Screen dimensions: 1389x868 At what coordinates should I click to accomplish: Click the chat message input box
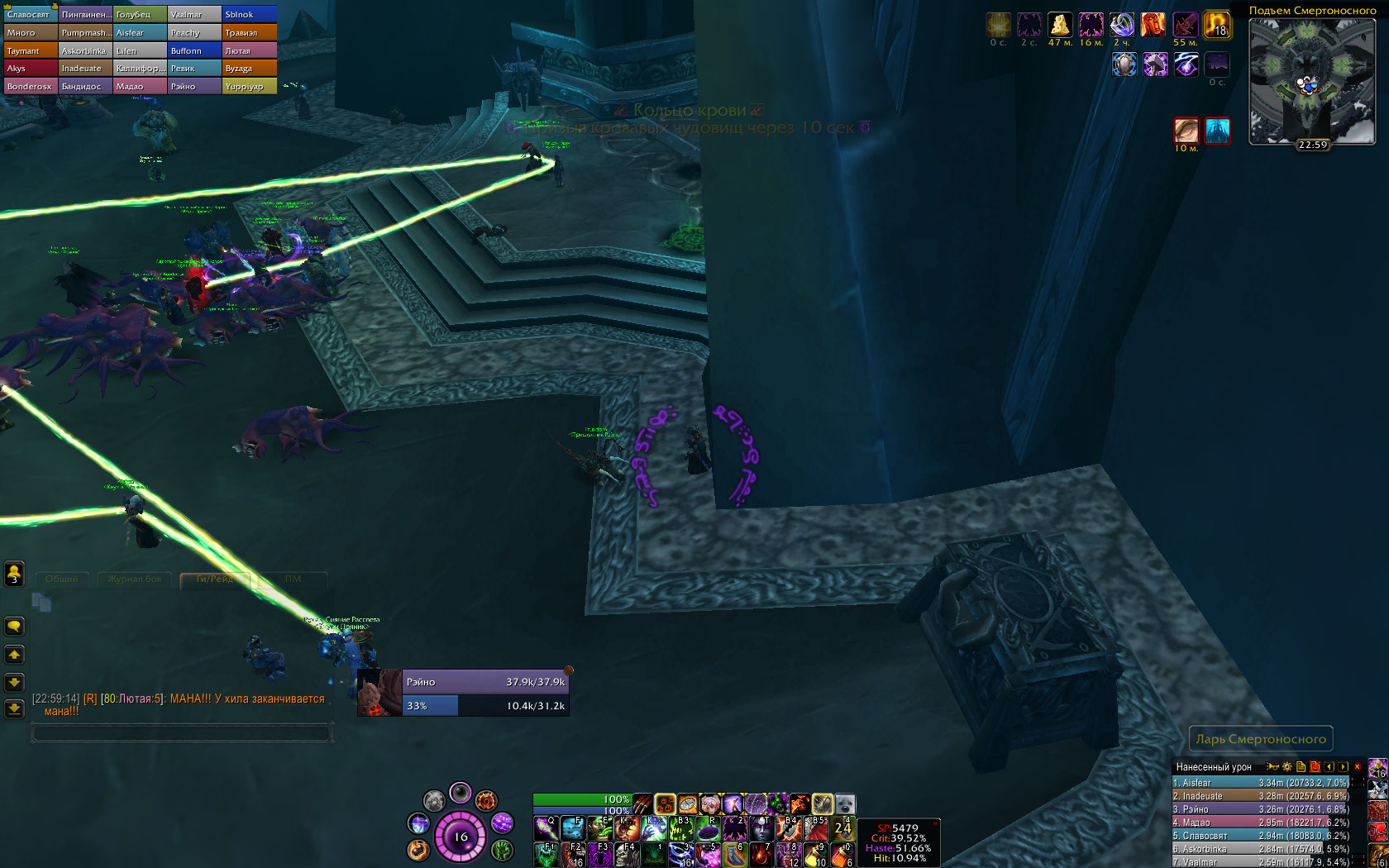click(182, 733)
